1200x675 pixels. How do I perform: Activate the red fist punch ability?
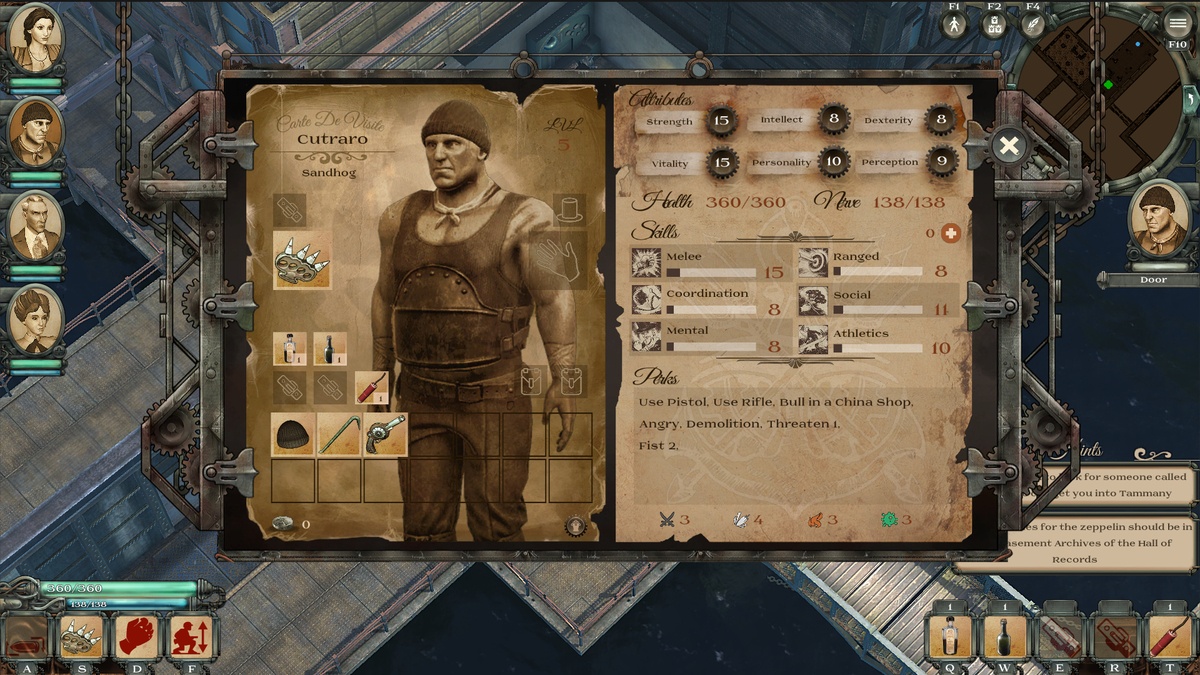click(137, 637)
